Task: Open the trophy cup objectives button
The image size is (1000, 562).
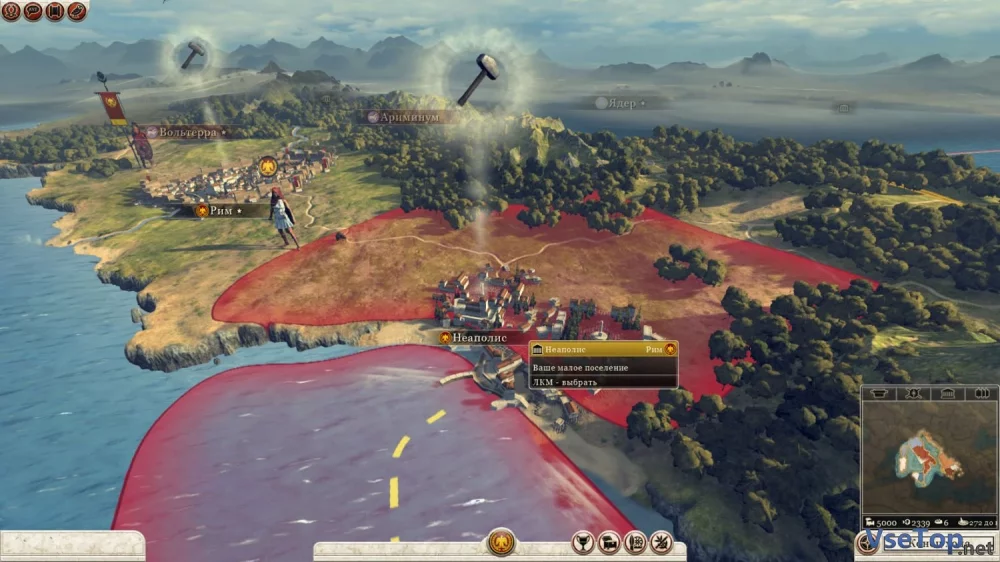Action: pyautogui.click(x=583, y=543)
